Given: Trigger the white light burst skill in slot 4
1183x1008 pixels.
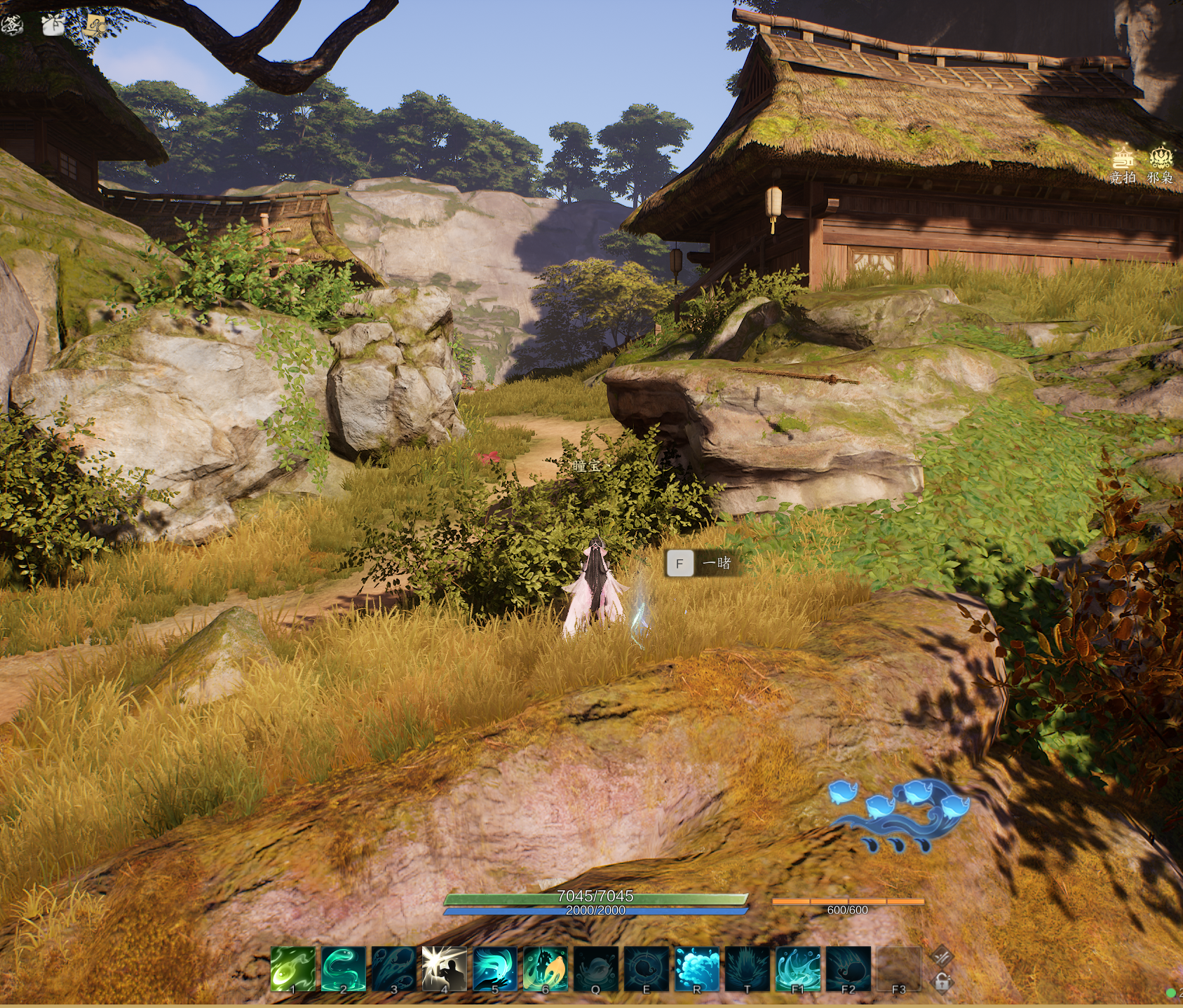Looking at the screenshot, I should (445, 969).
